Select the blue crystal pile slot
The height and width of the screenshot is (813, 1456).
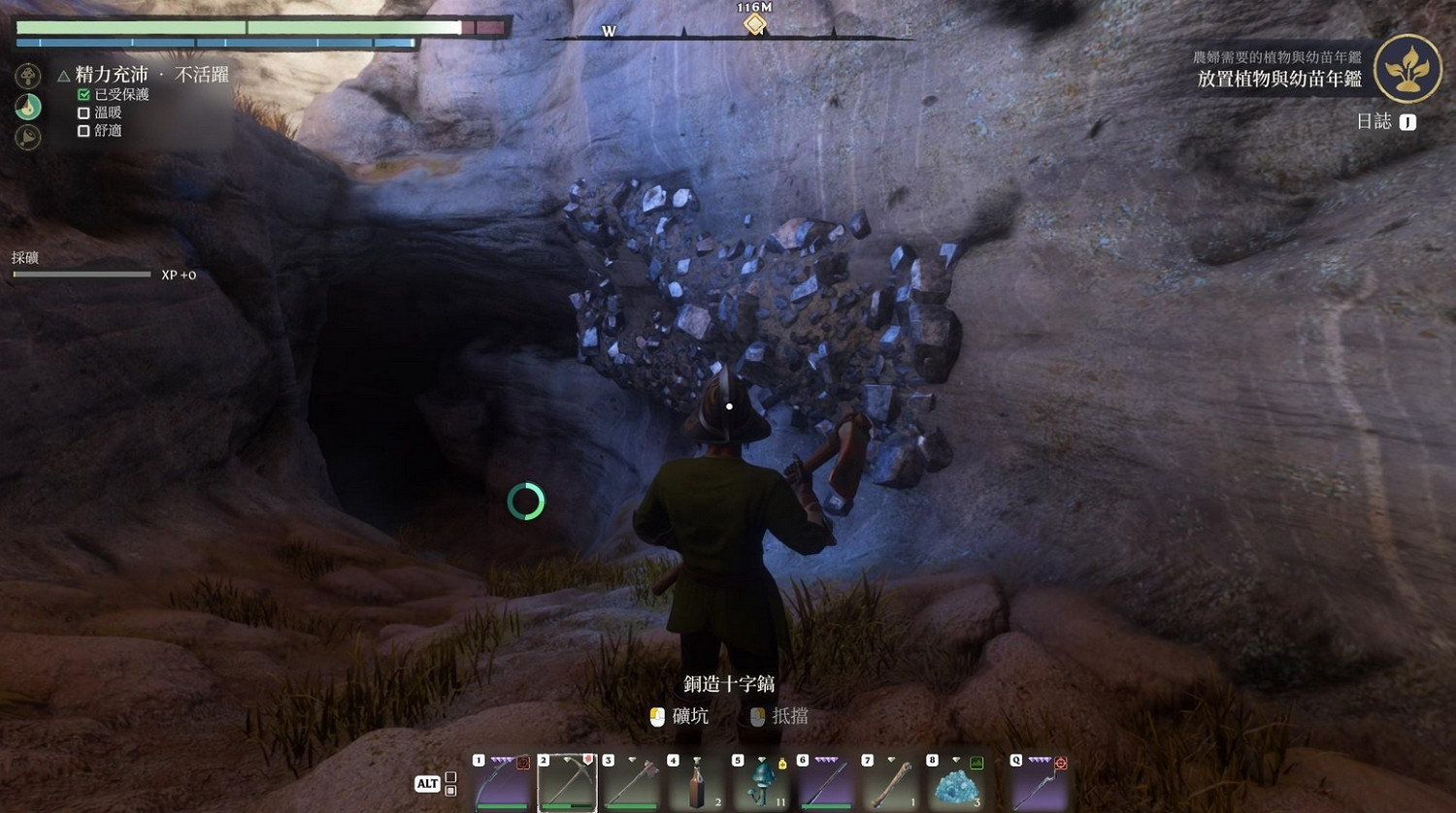pos(955,782)
